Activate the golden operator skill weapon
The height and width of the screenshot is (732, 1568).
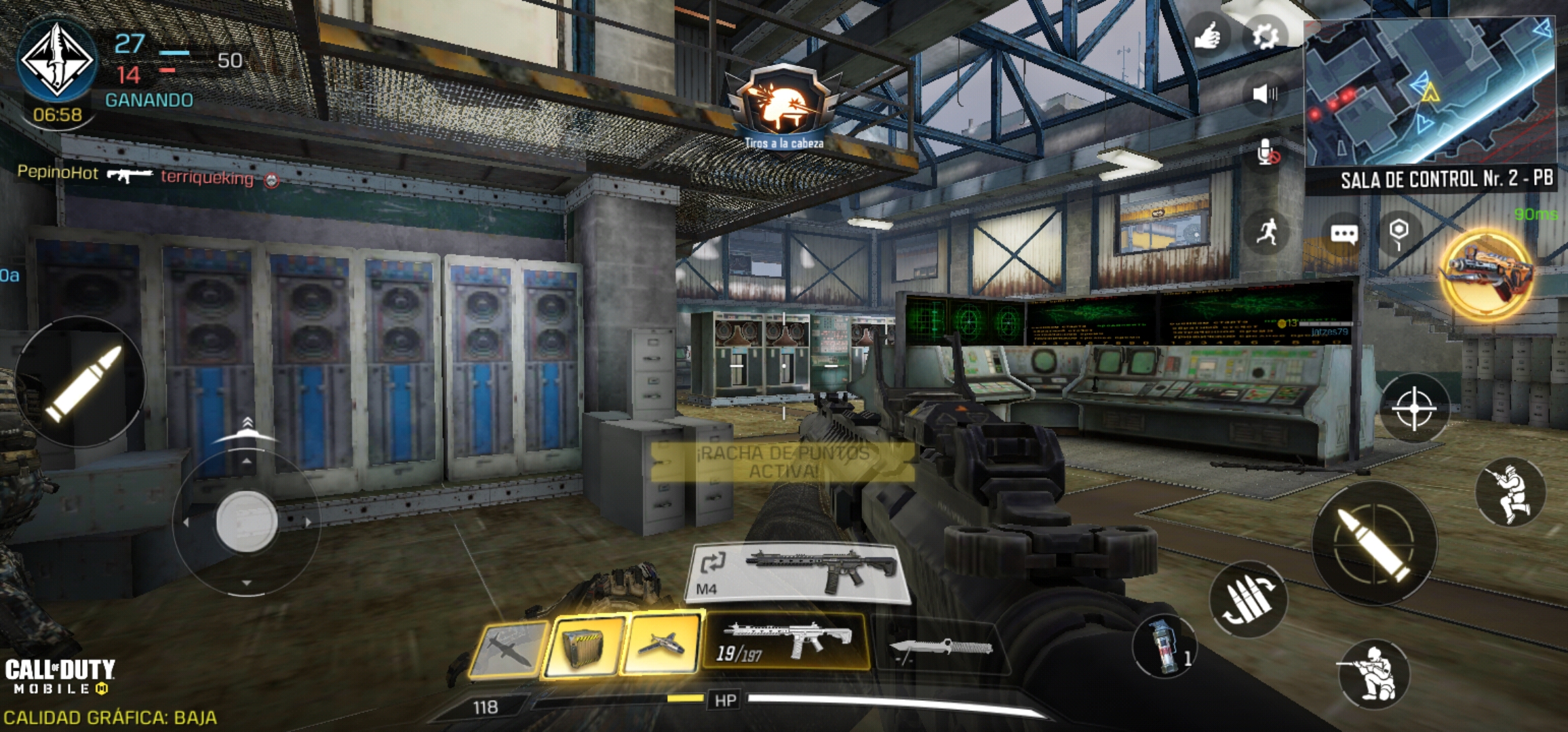[1487, 274]
